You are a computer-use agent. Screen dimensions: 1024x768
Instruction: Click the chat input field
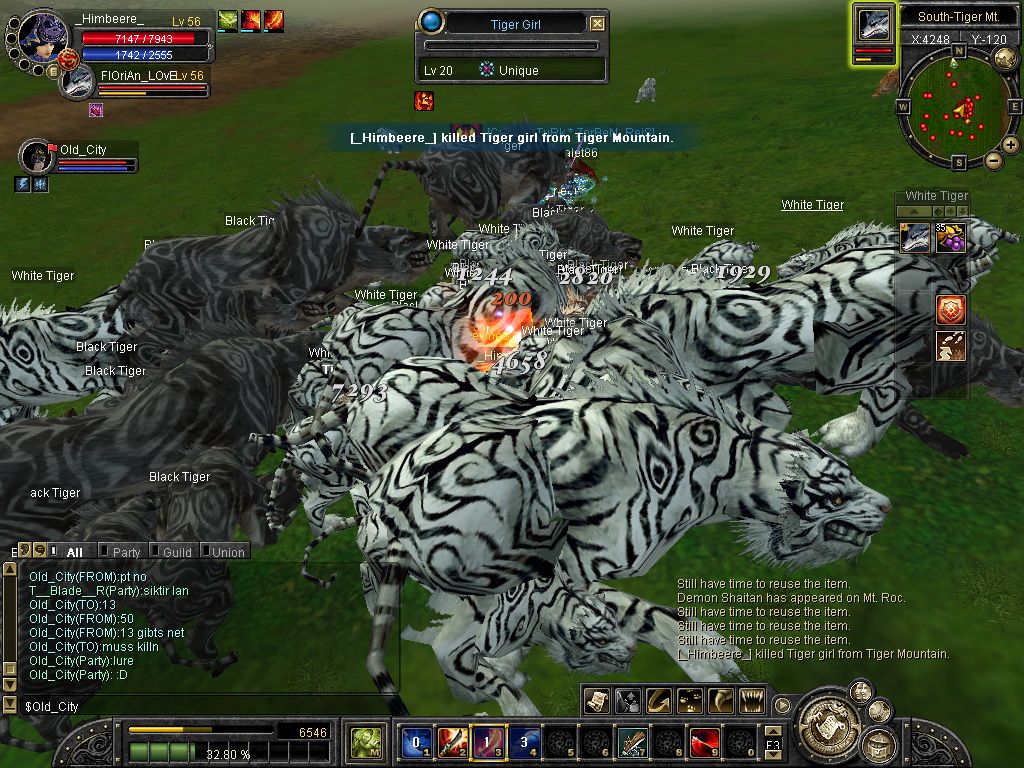(x=200, y=706)
